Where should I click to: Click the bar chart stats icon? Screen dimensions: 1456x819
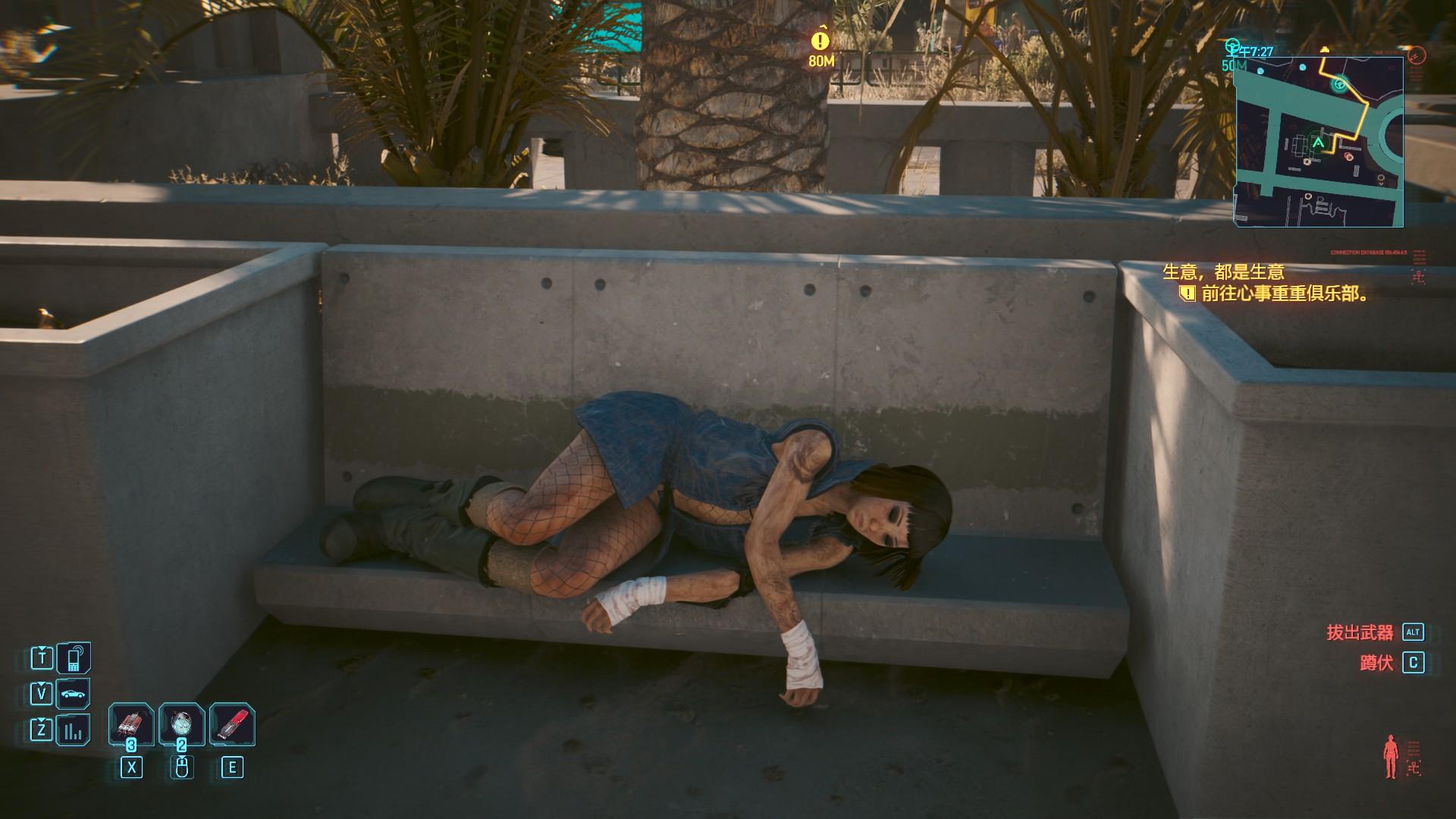coord(74,730)
